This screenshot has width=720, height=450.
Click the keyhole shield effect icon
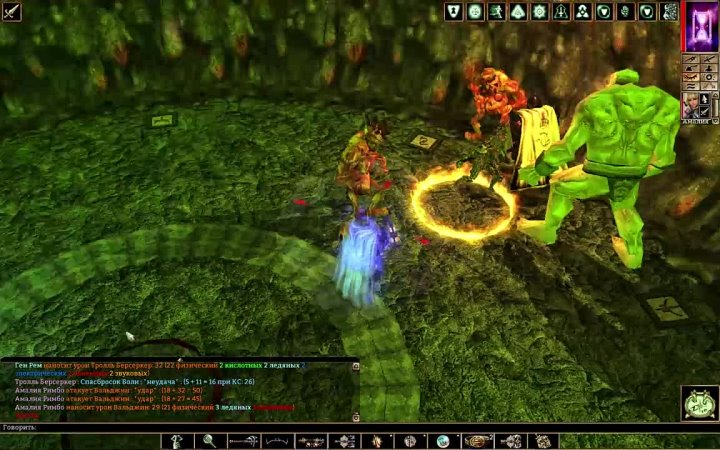pos(453,12)
